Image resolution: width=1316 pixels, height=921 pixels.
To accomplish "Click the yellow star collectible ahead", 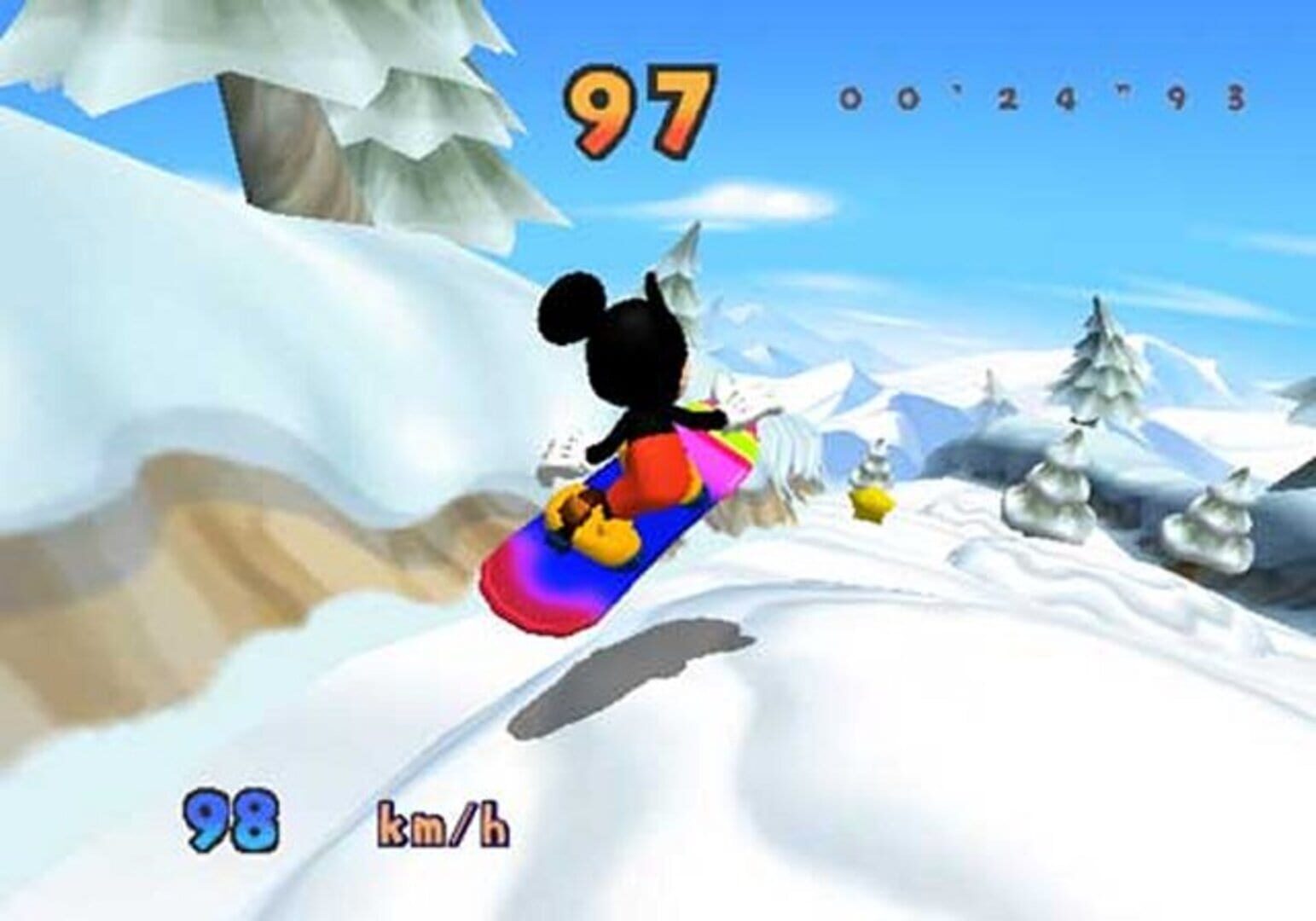I will pyautogui.click(x=871, y=506).
